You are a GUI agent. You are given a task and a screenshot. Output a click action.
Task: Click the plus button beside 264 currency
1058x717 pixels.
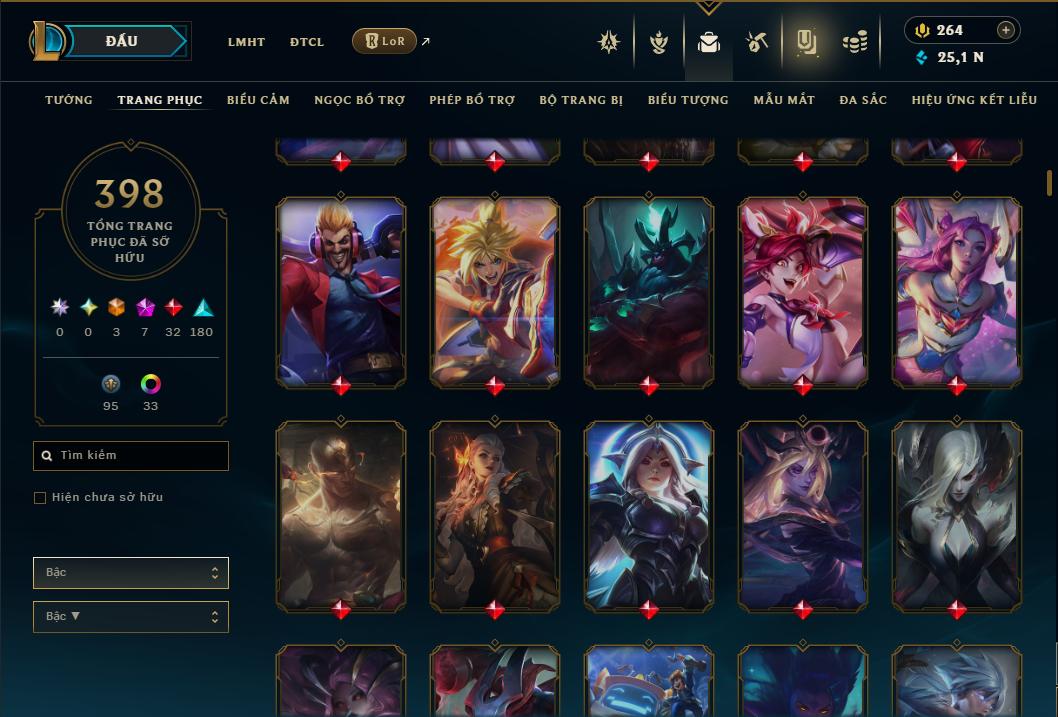[1005, 30]
